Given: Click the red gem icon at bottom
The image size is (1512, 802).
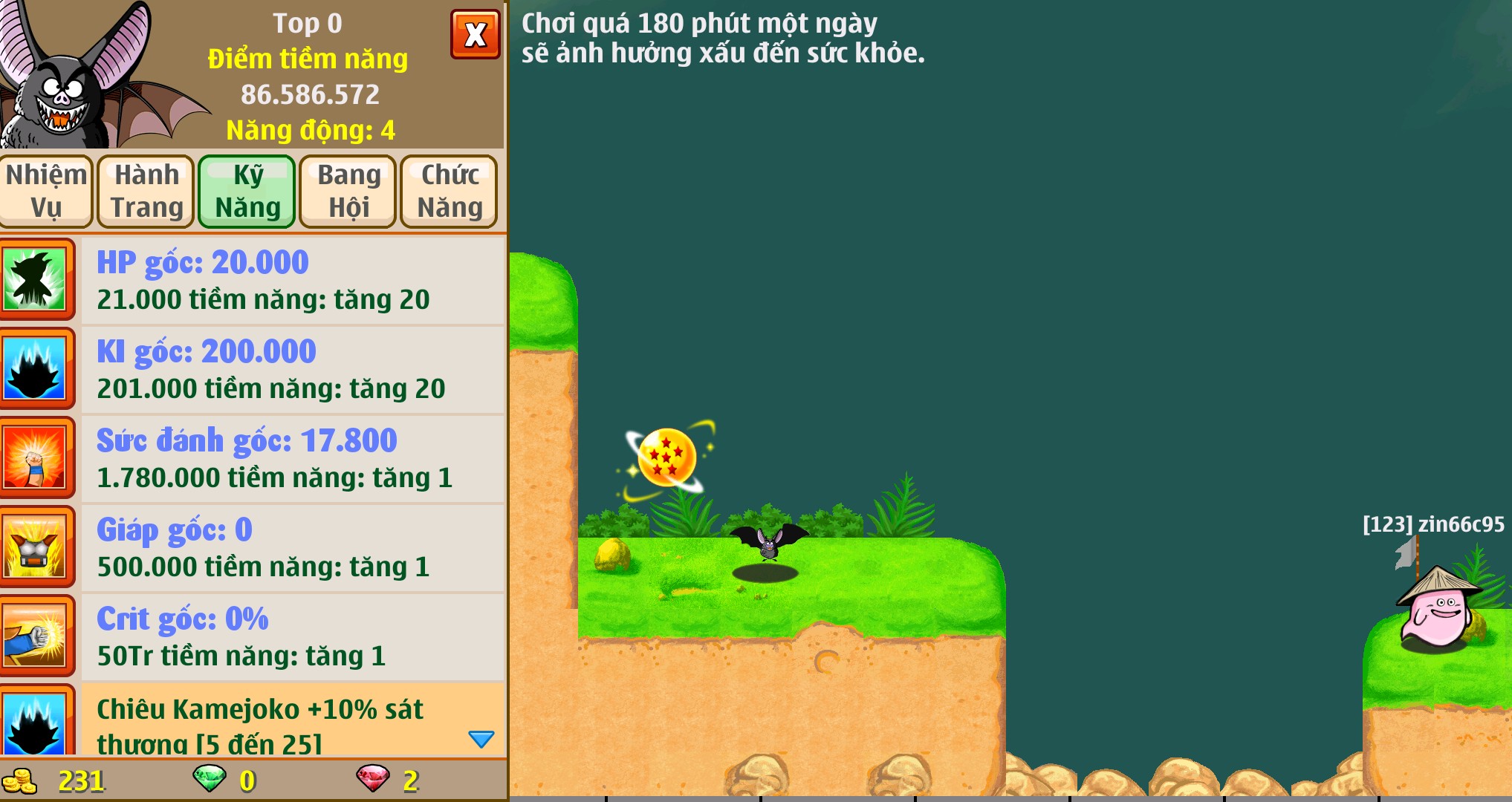Looking at the screenshot, I should pyautogui.click(x=377, y=780).
